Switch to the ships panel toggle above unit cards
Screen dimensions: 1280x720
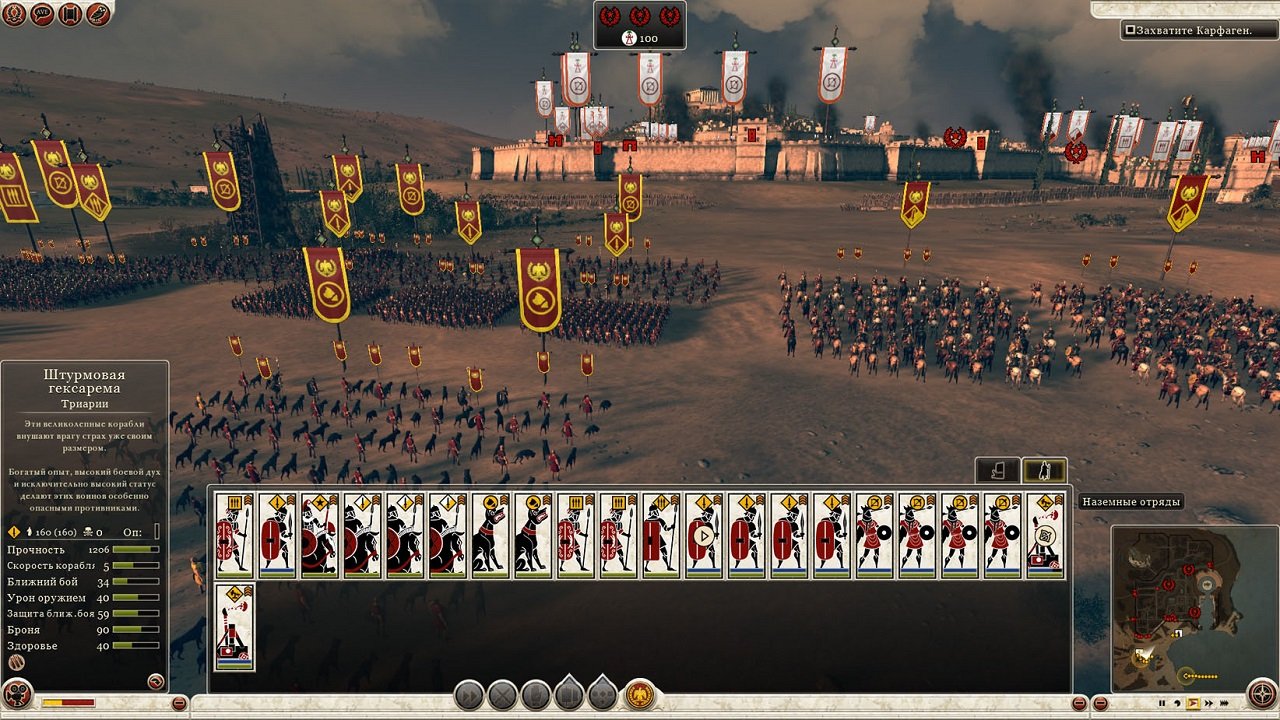[x=997, y=469]
